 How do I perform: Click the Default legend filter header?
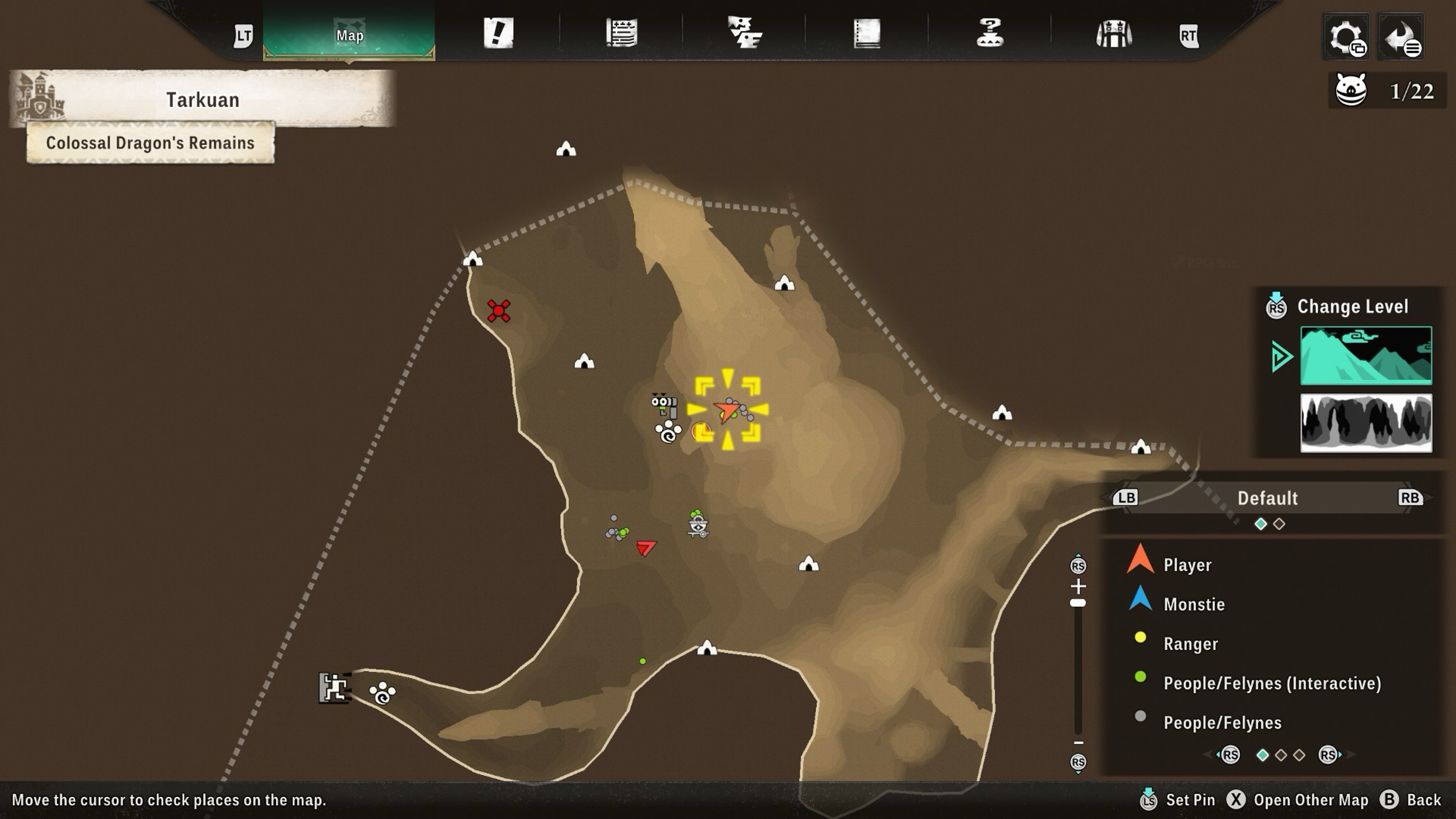pos(1267,498)
